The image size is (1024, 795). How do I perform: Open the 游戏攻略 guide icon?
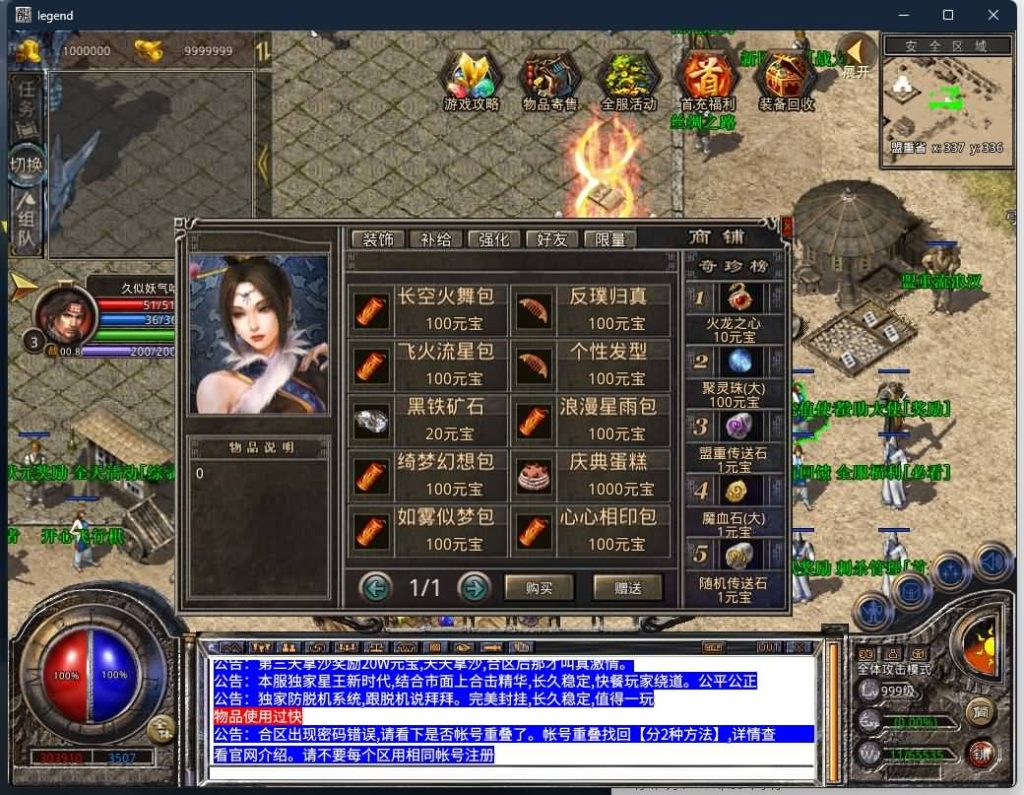(471, 80)
